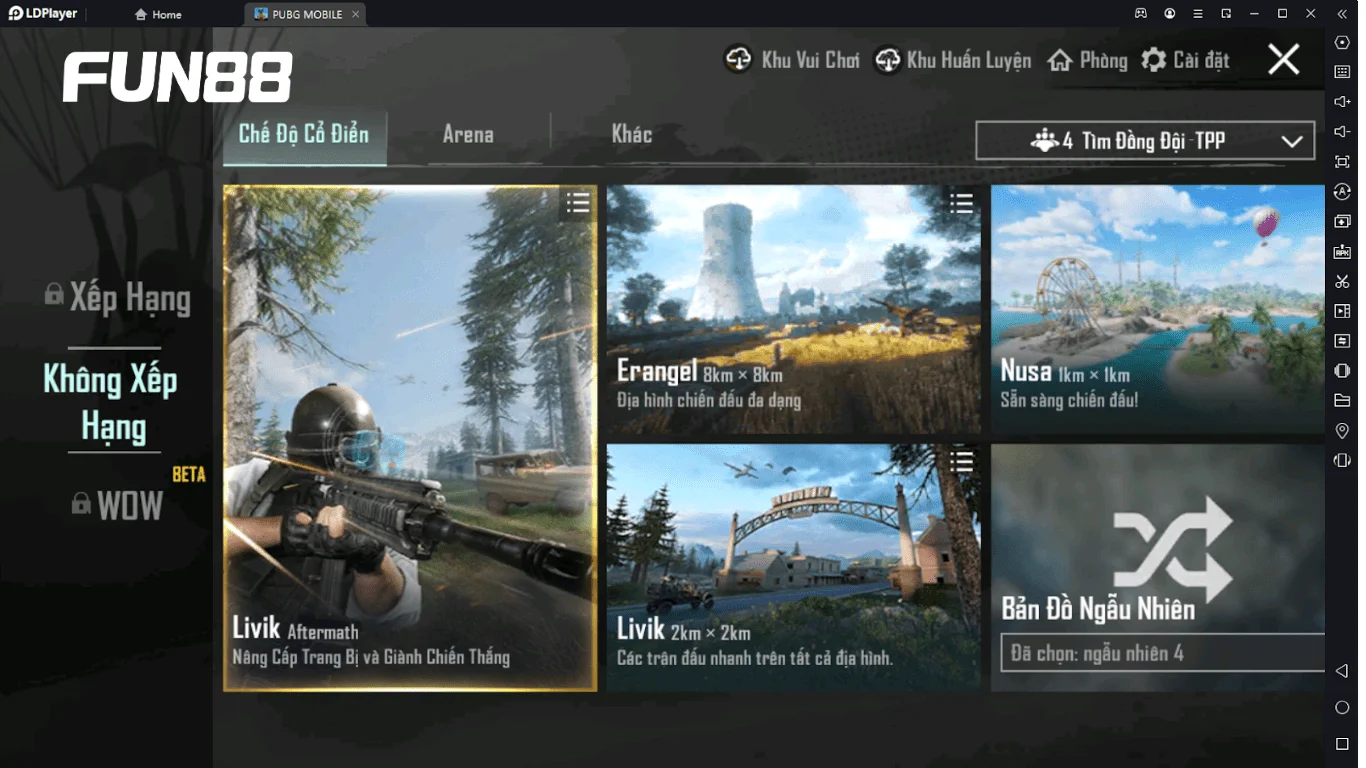Close the mode selection screen
The image size is (1366, 768).
(1283, 60)
